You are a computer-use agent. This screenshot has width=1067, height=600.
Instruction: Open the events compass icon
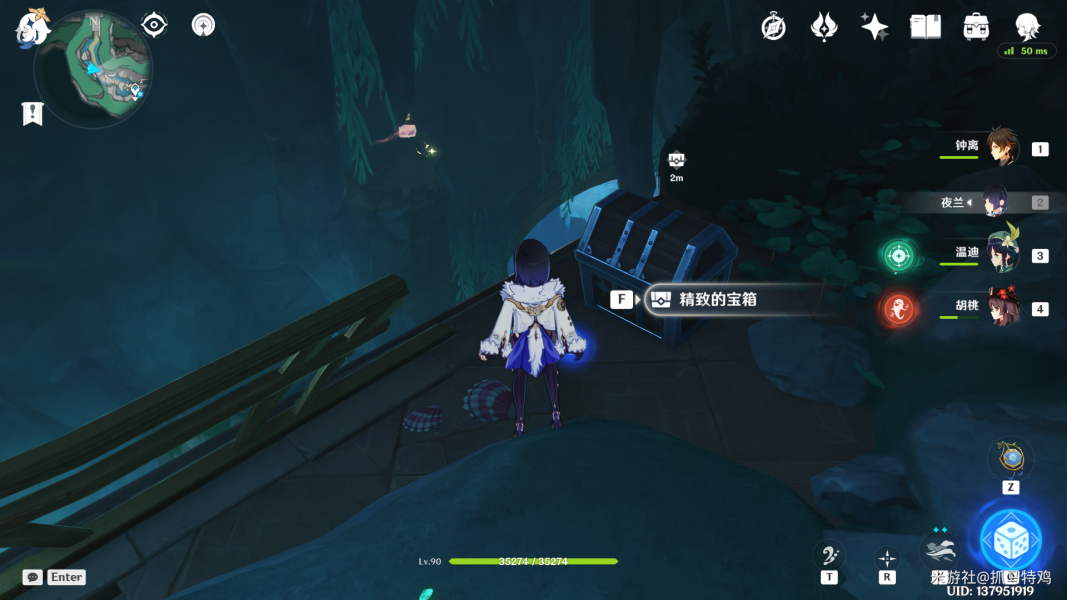pyautogui.click(x=773, y=27)
